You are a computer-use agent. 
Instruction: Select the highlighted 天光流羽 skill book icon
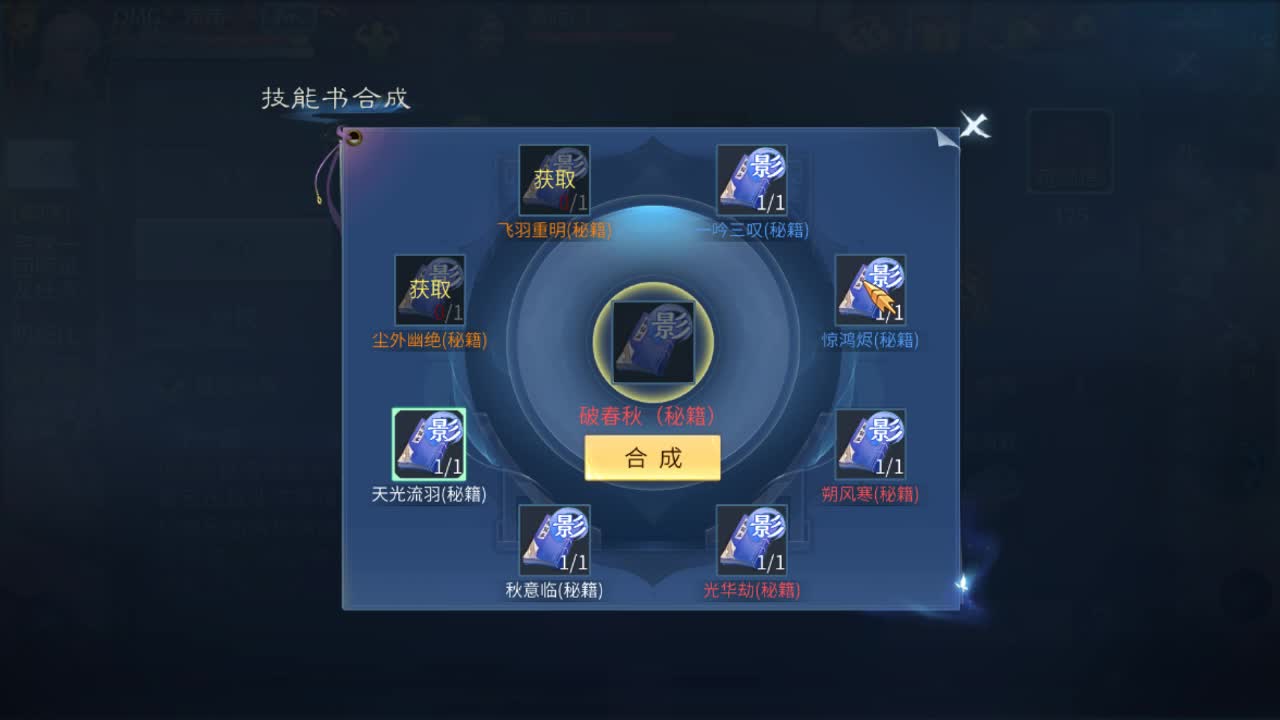tap(428, 443)
